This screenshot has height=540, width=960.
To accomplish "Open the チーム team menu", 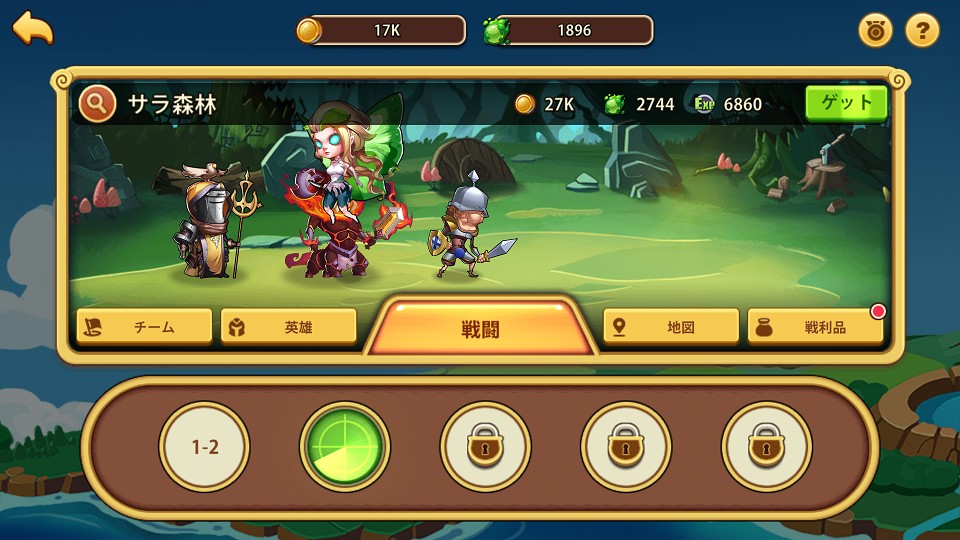I will 145,326.
